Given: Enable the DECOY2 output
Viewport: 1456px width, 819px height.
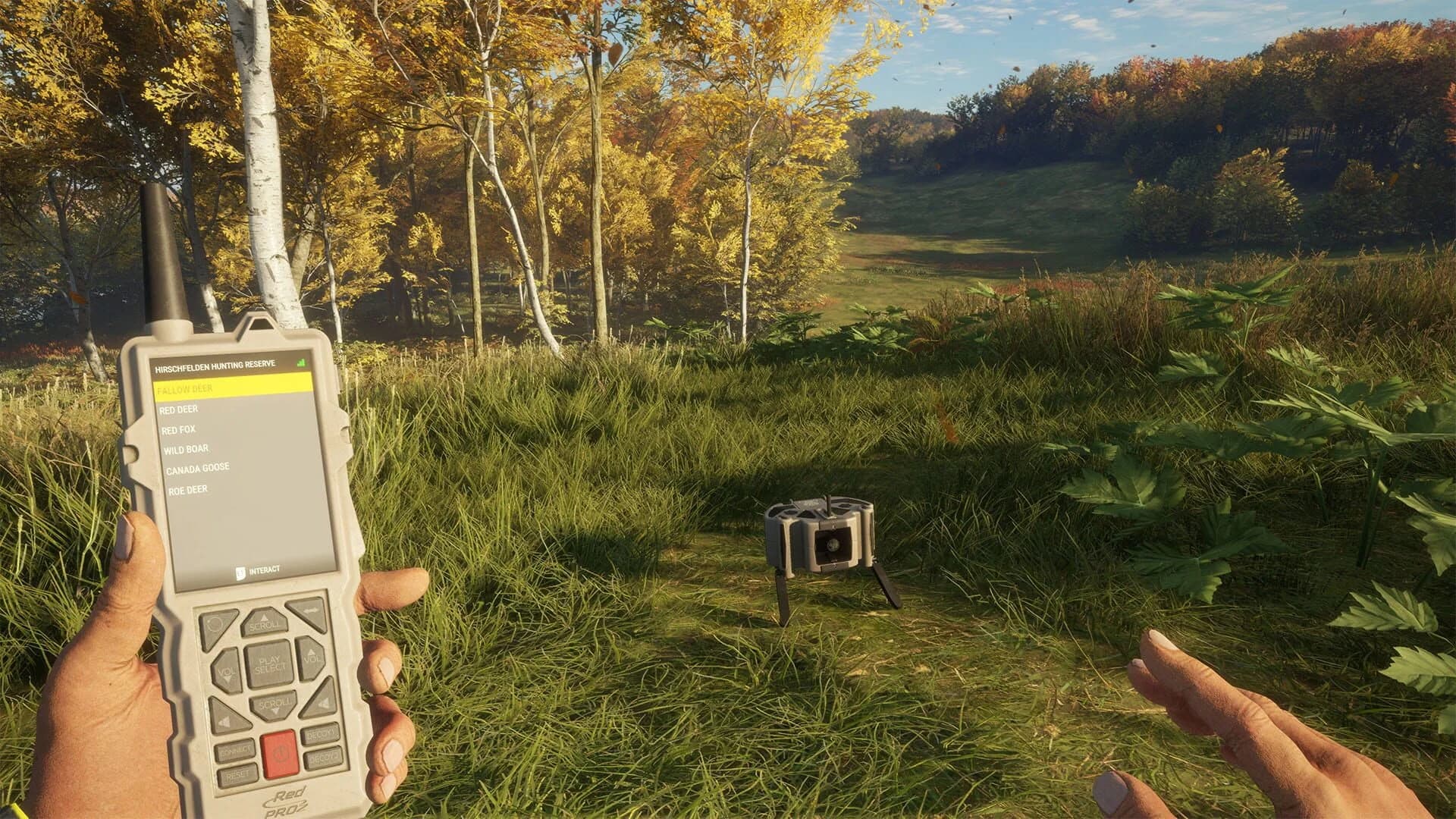Looking at the screenshot, I should coord(323,760).
